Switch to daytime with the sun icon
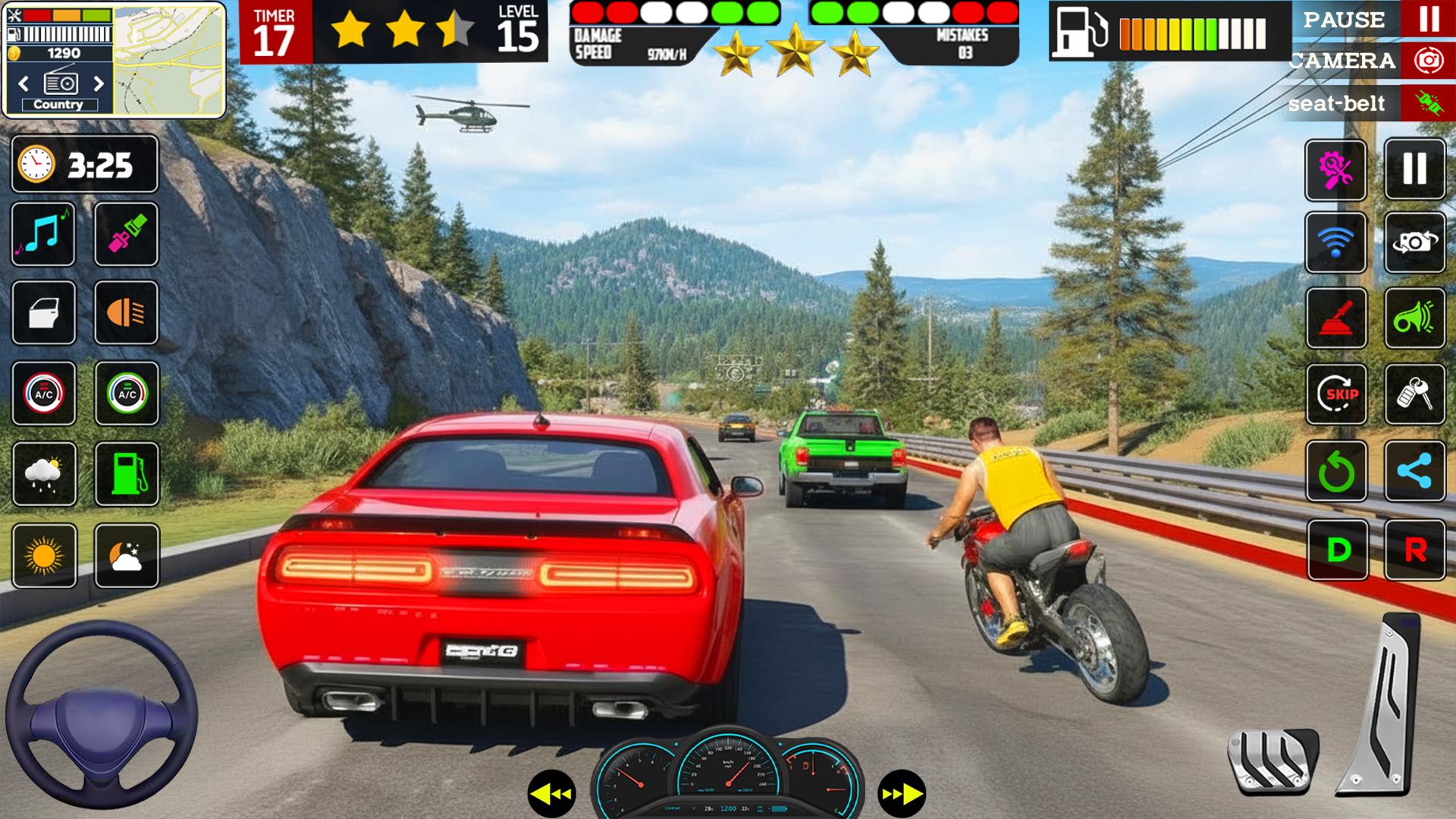 pos(42,556)
